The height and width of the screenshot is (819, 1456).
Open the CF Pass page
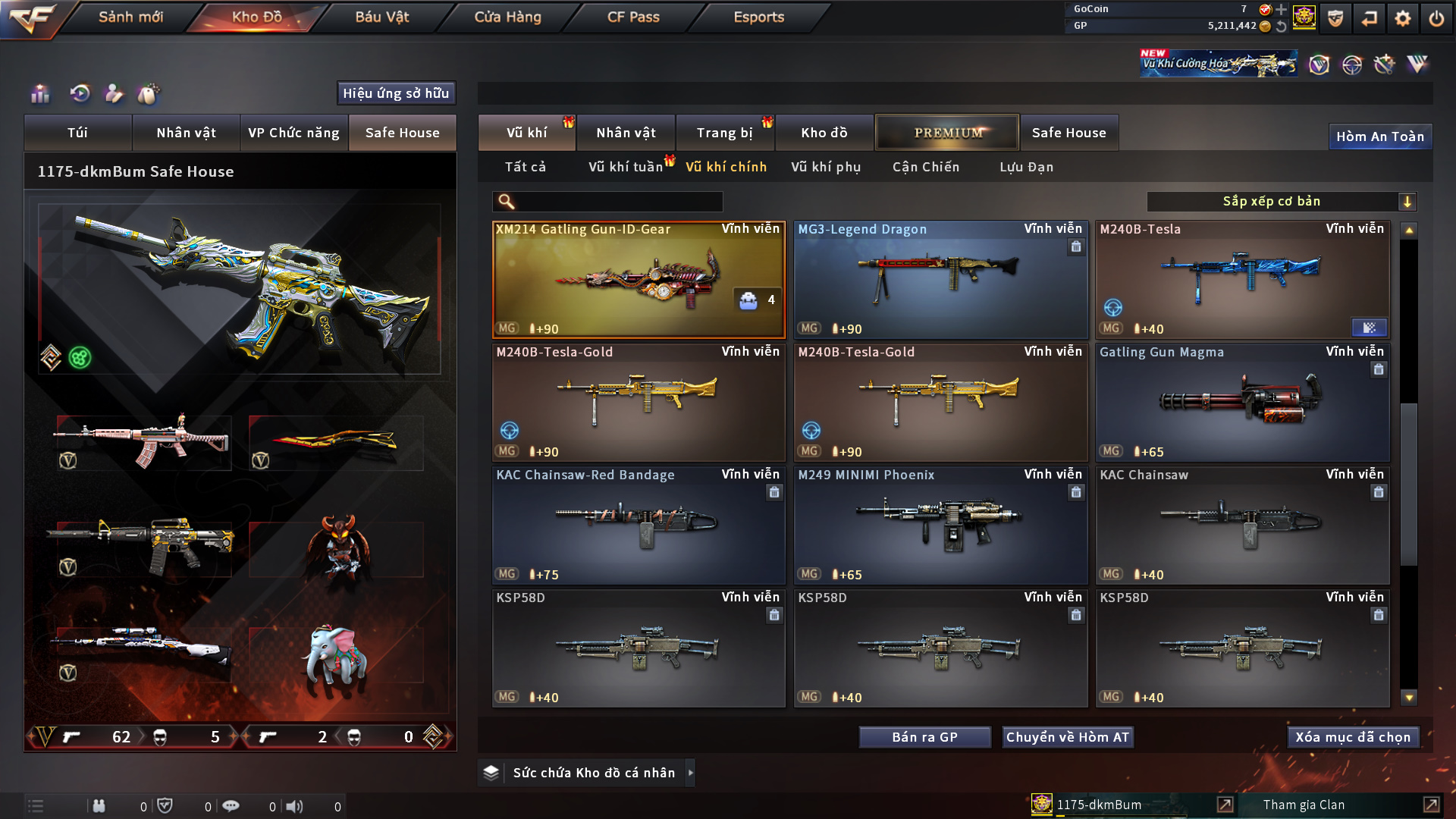633,17
